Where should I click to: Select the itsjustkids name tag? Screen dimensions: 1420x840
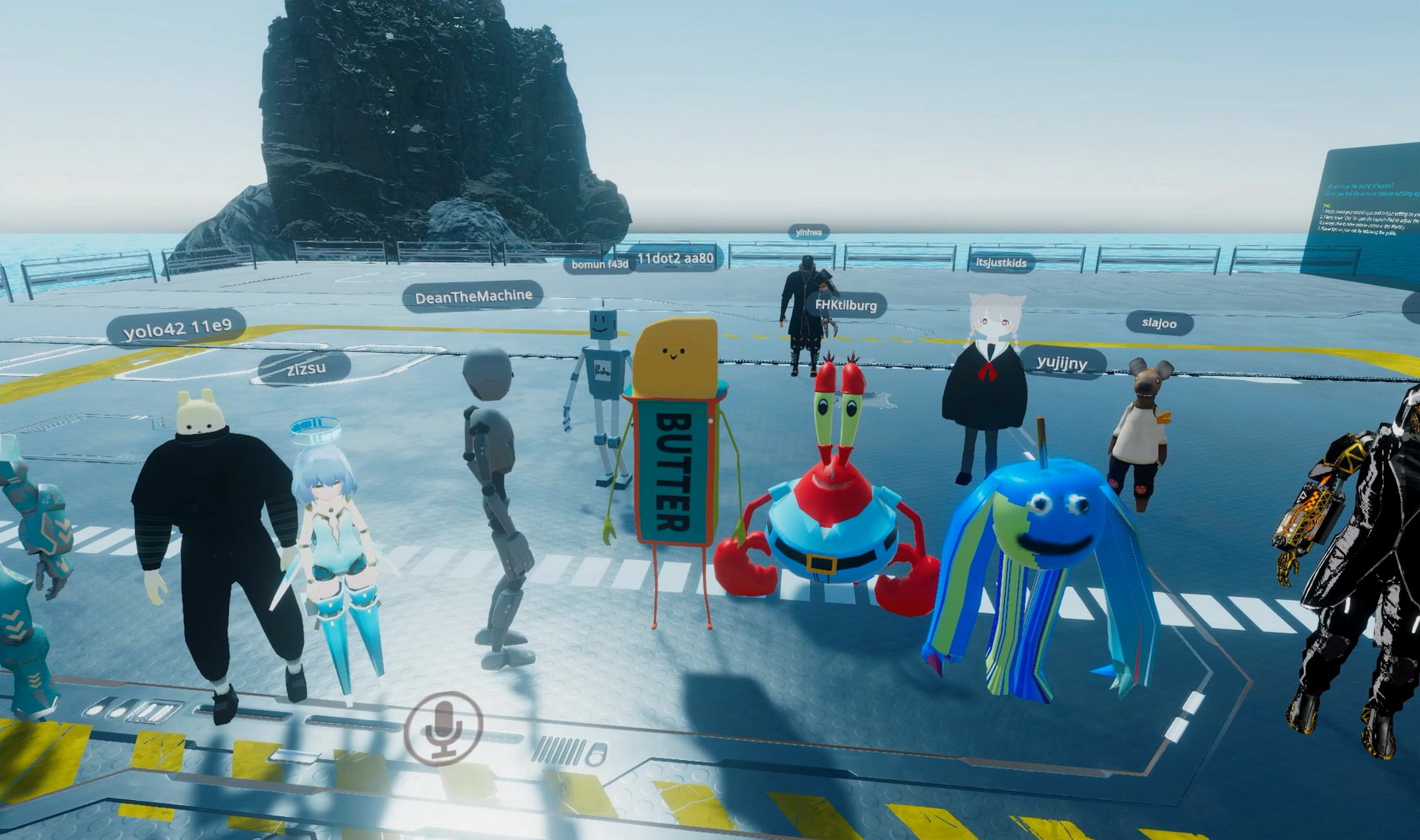pyautogui.click(x=1001, y=262)
